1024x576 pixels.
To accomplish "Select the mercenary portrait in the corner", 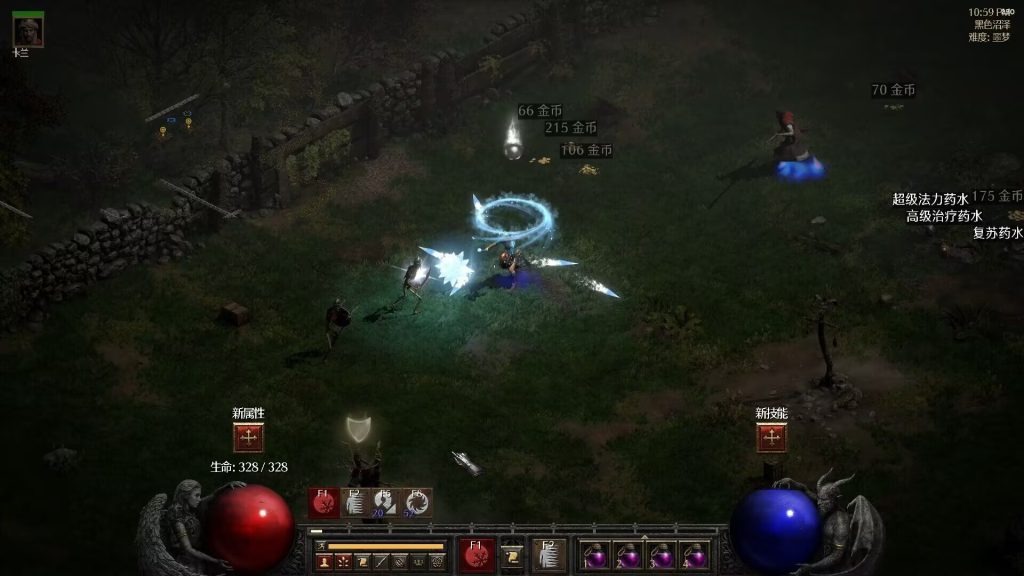I will click(x=28, y=31).
